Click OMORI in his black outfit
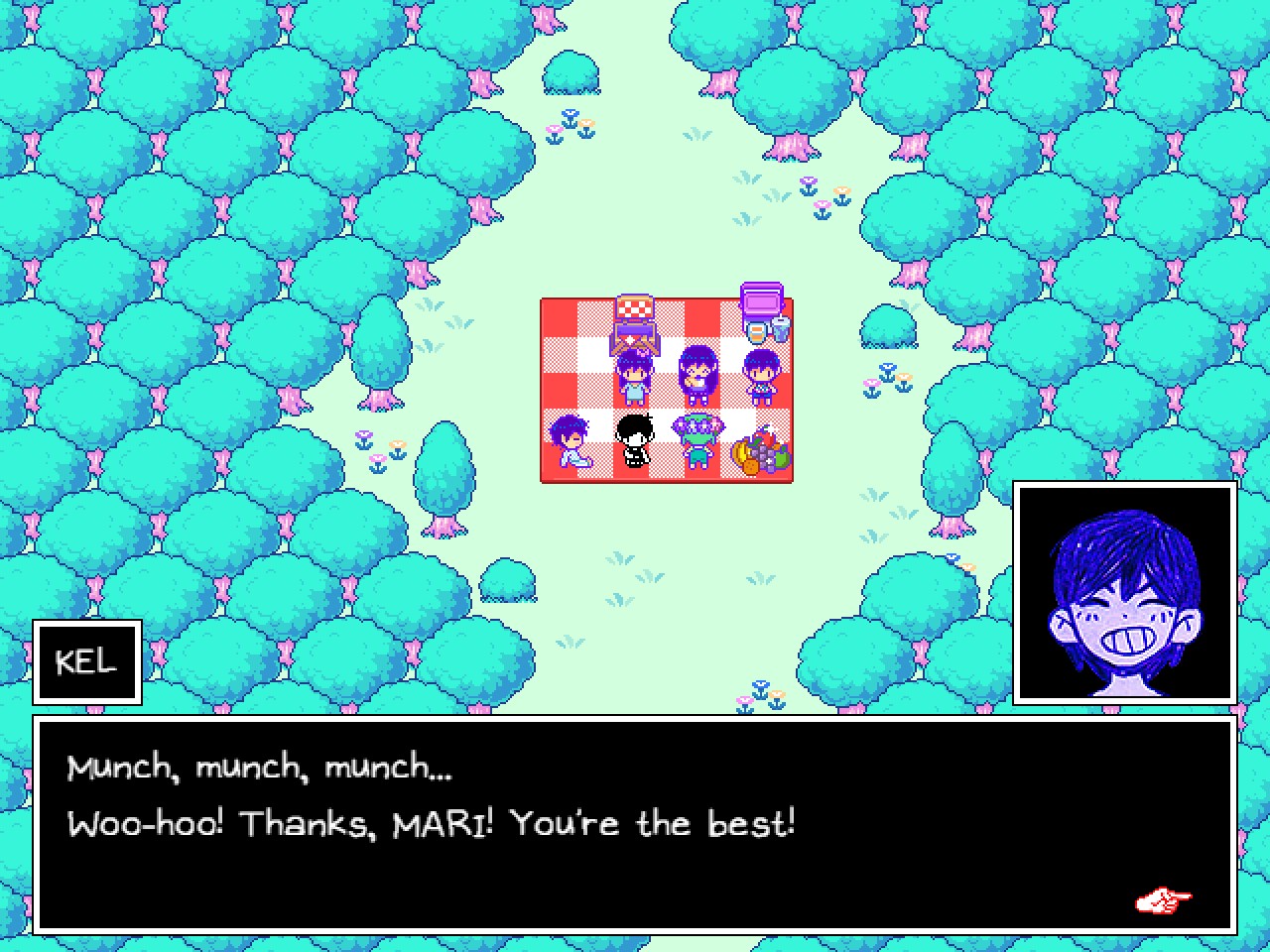Viewport: 1270px width, 952px height. [x=635, y=443]
